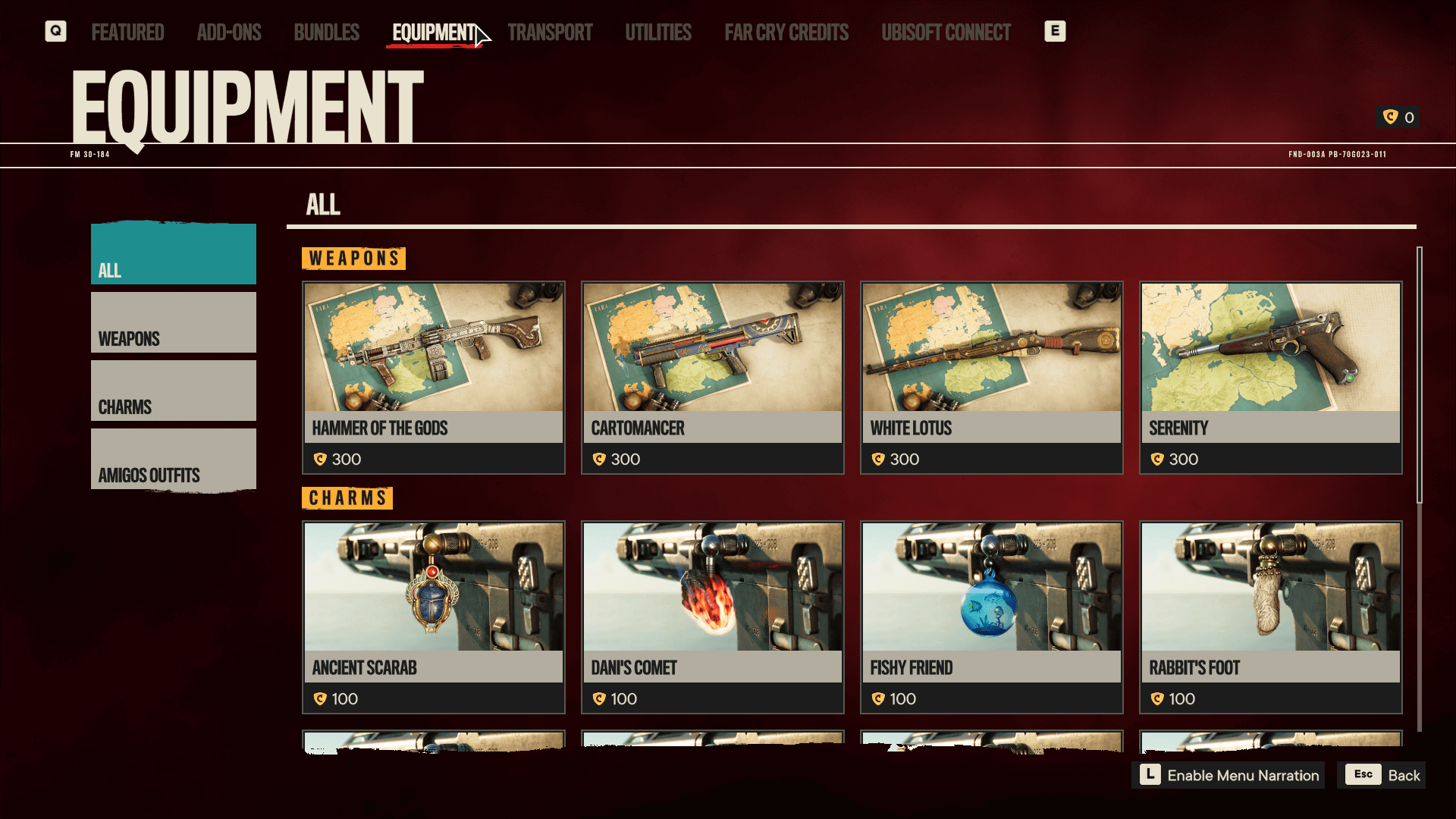Open the Far Cry Credits tab
The height and width of the screenshot is (819, 1456).
787,32
